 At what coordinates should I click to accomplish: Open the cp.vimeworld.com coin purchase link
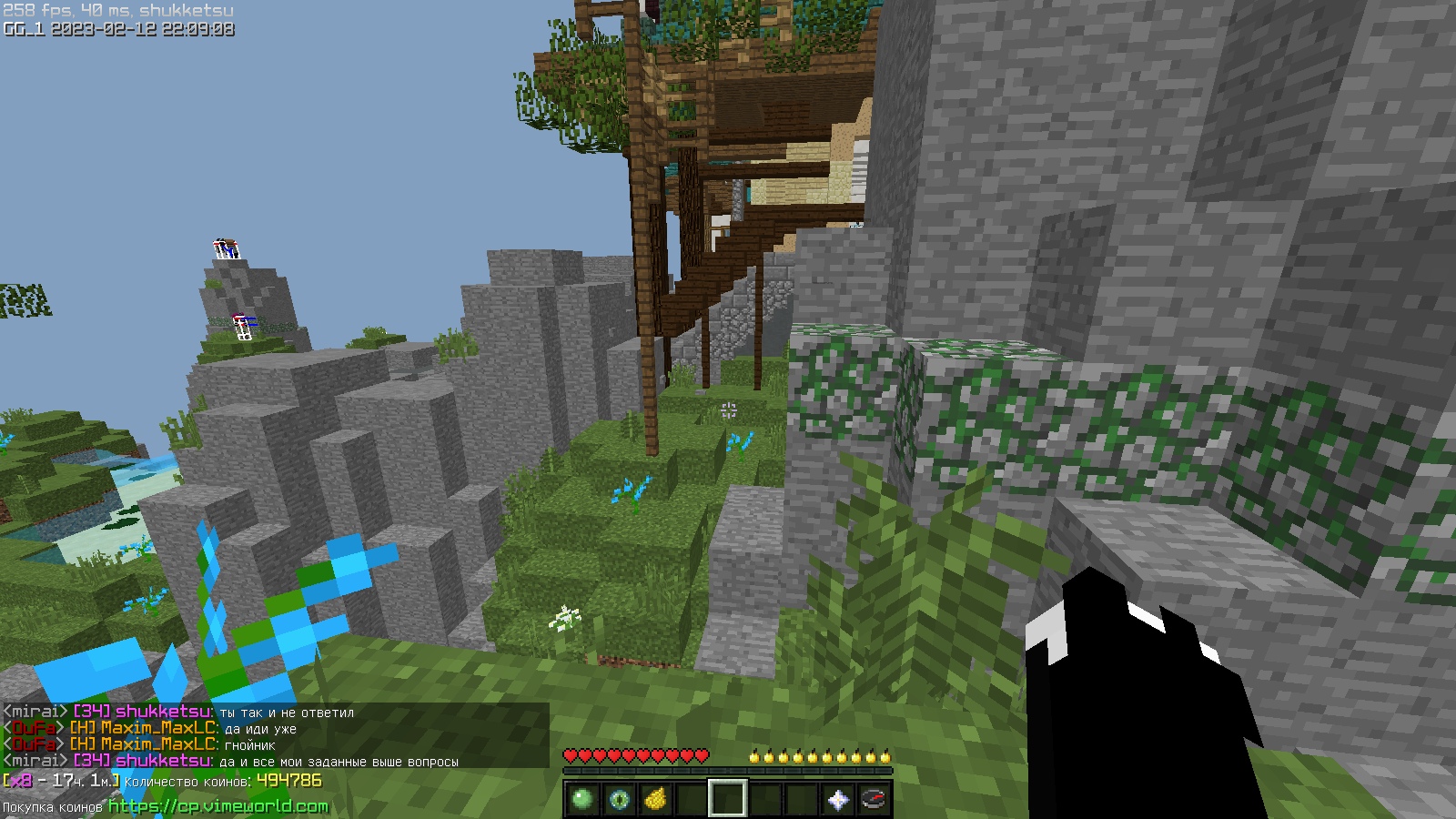coord(218,806)
